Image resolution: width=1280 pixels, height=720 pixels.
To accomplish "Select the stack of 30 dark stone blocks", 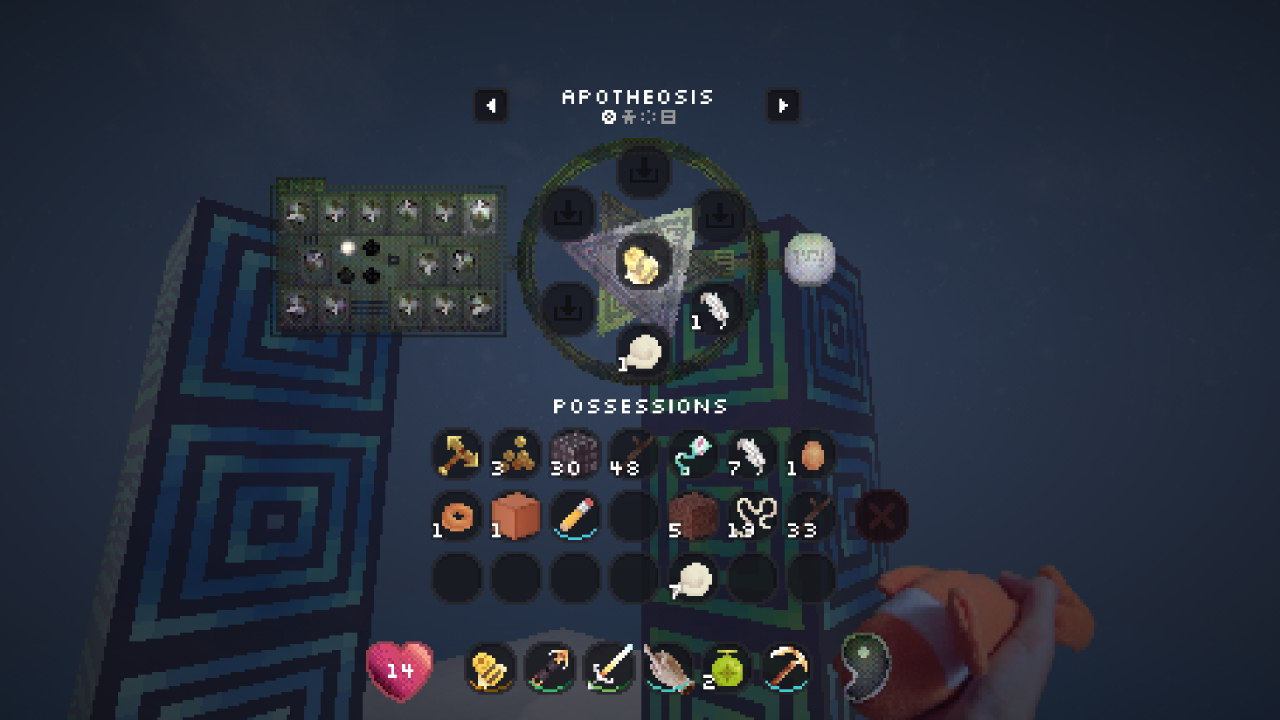I will pos(574,455).
